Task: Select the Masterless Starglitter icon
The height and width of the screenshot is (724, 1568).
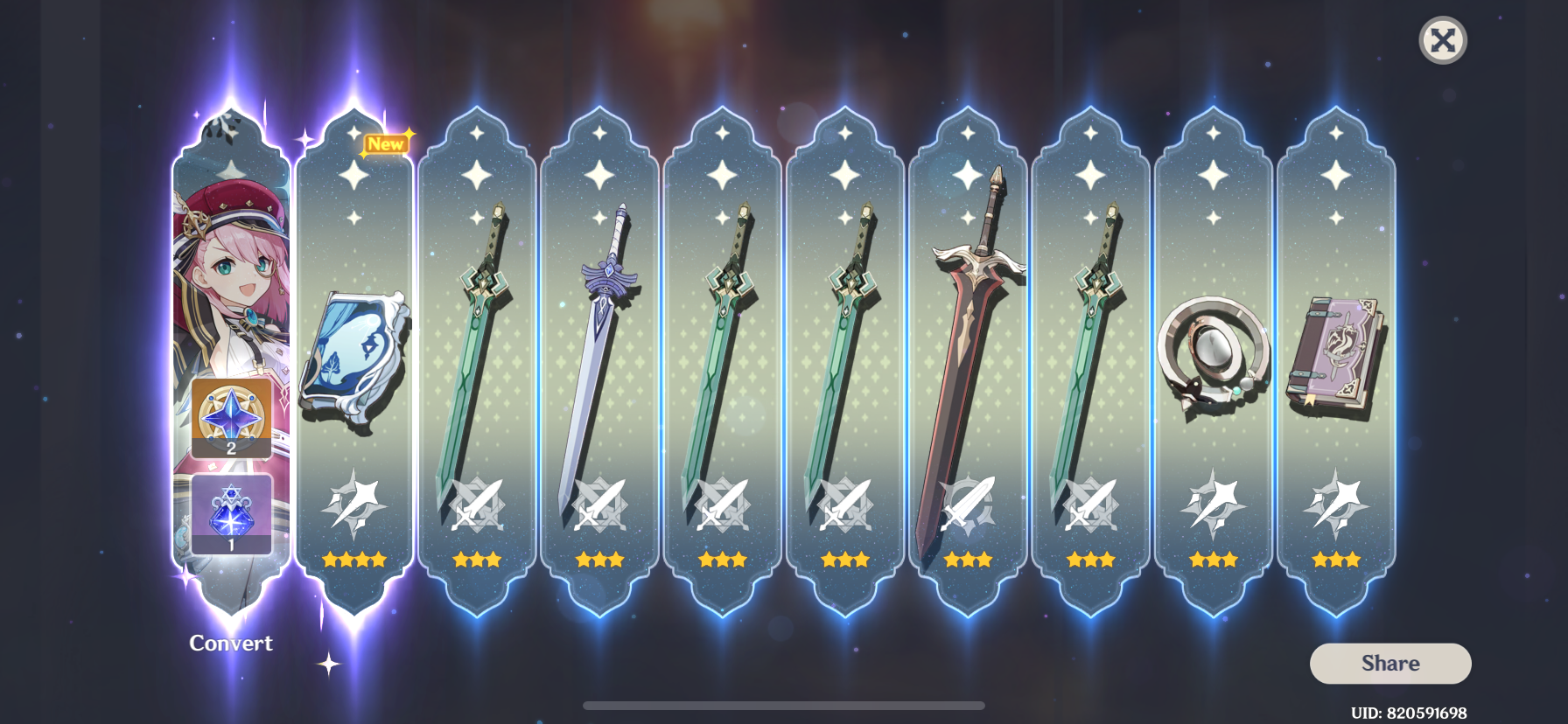Action: coord(230,417)
